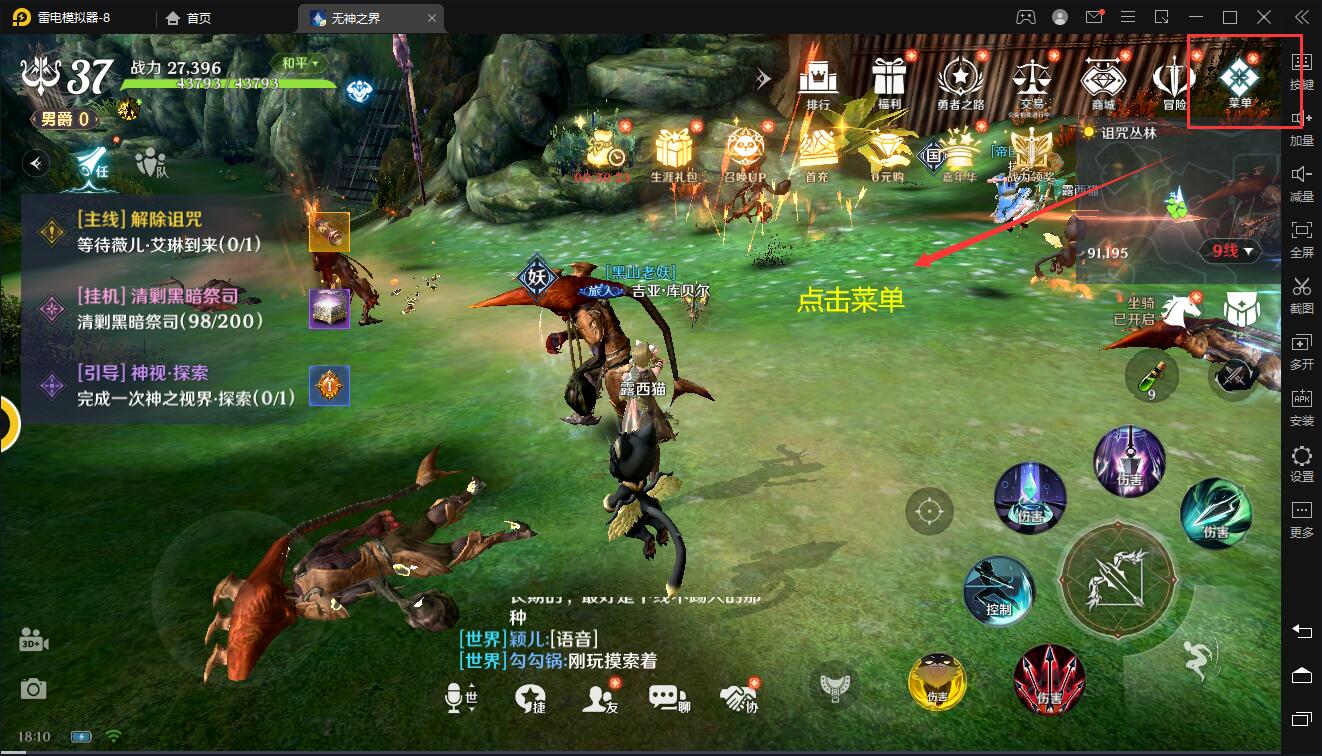The width and height of the screenshot is (1322, 756).
Task: Select the 解除诅咒 main quest entry
Action: pos(170,232)
